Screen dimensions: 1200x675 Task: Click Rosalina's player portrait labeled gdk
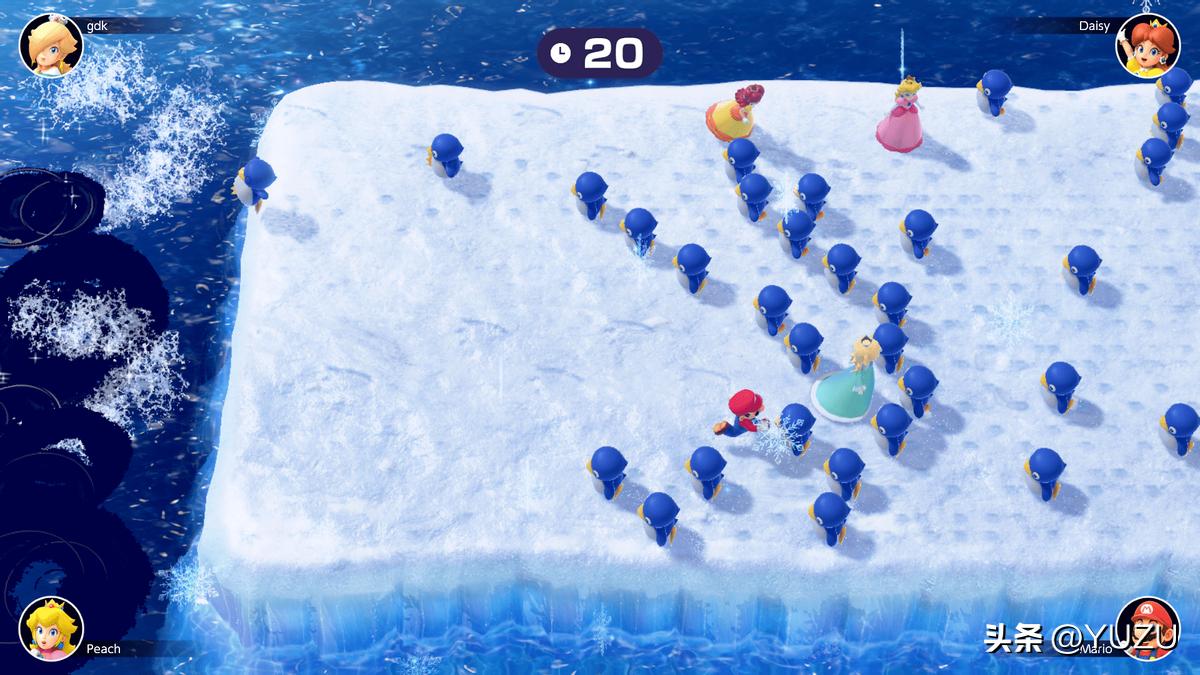click(51, 45)
